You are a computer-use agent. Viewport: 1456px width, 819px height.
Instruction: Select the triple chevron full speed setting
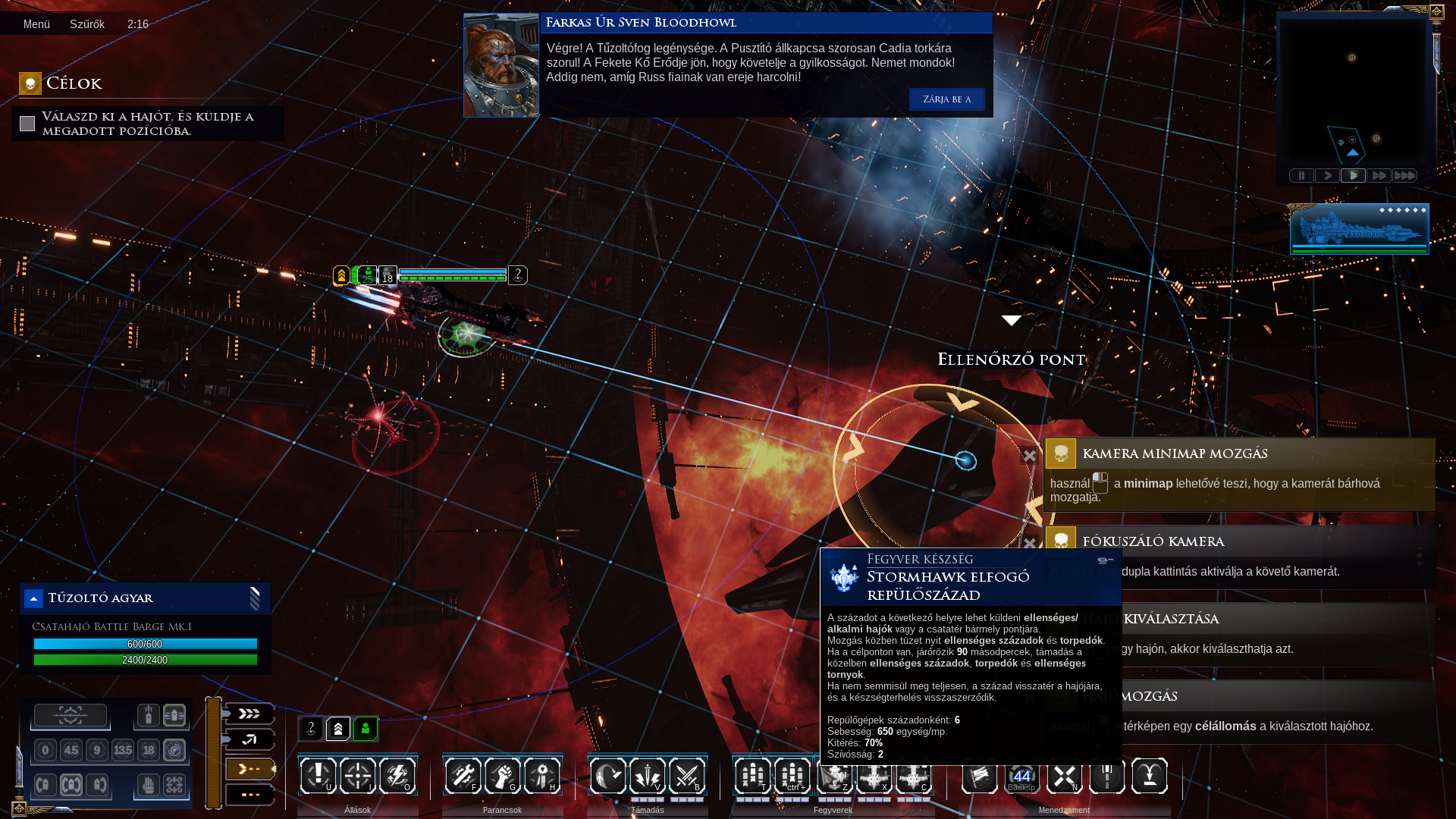tap(249, 714)
